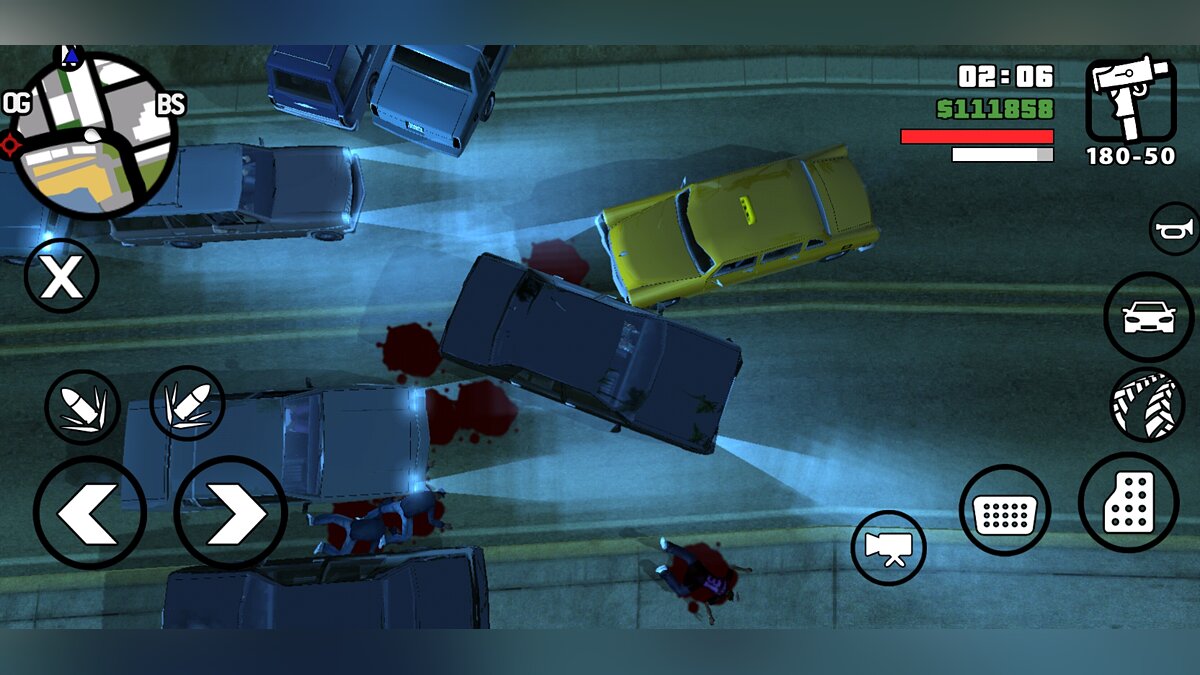Tap the X exit-vehicle button

point(61,276)
